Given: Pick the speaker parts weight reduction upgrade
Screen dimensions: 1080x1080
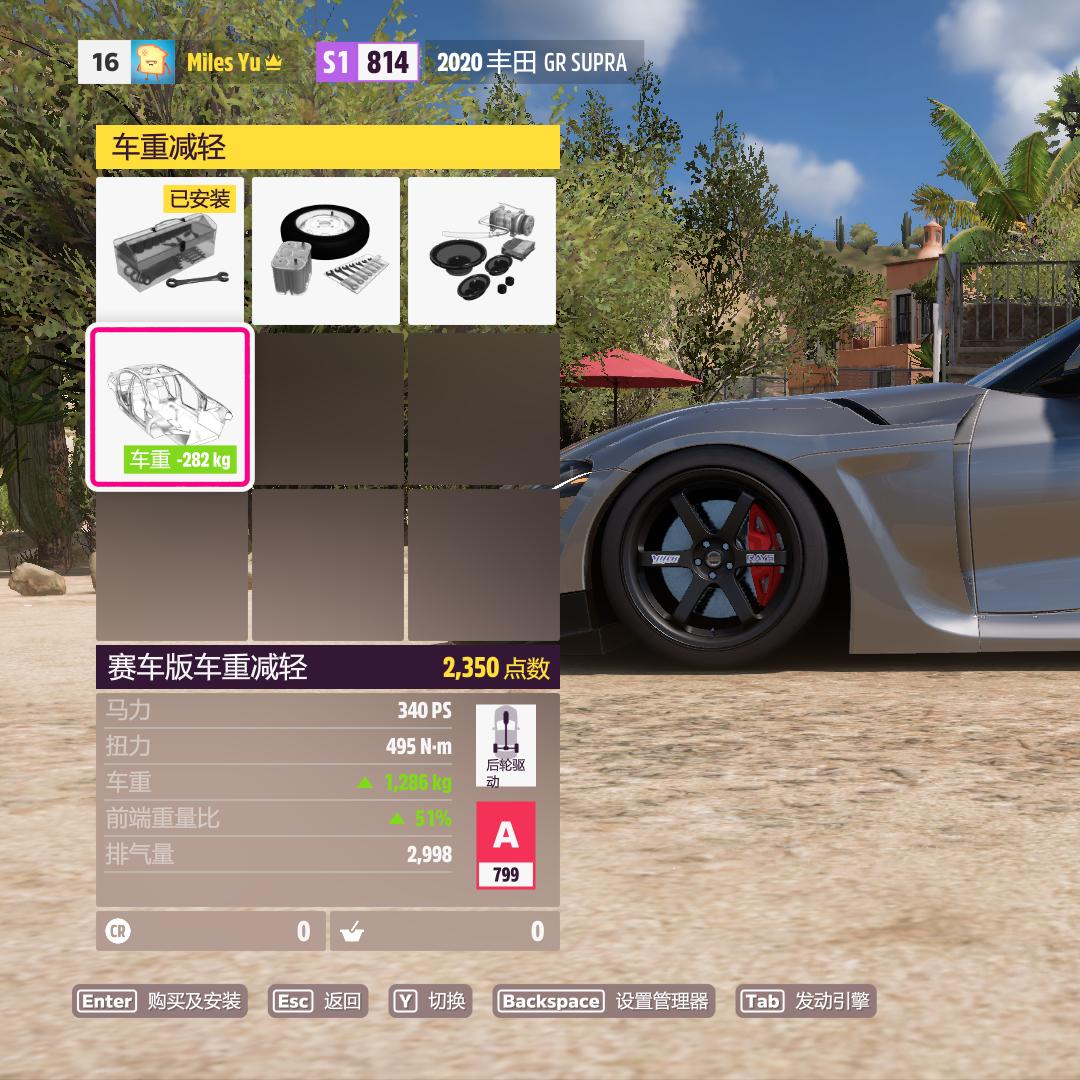Looking at the screenshot, I should click(482, 251).
